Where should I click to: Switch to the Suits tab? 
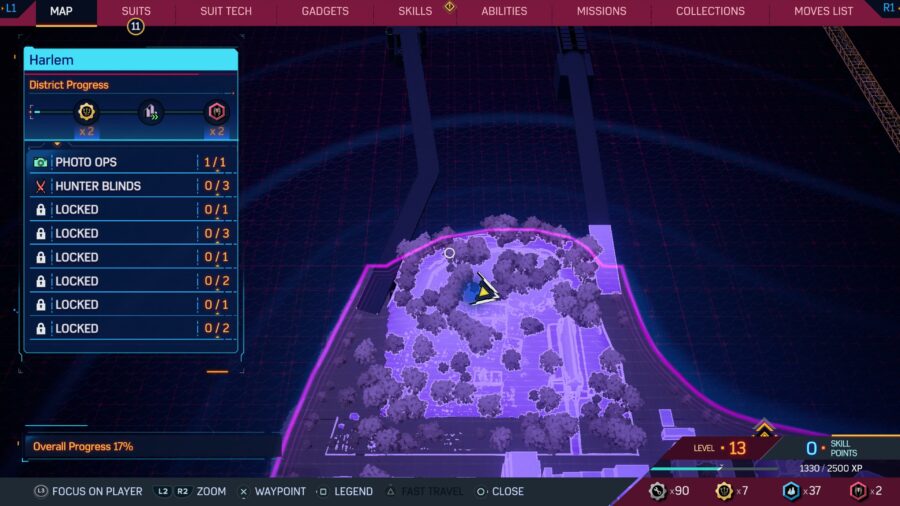136,11
